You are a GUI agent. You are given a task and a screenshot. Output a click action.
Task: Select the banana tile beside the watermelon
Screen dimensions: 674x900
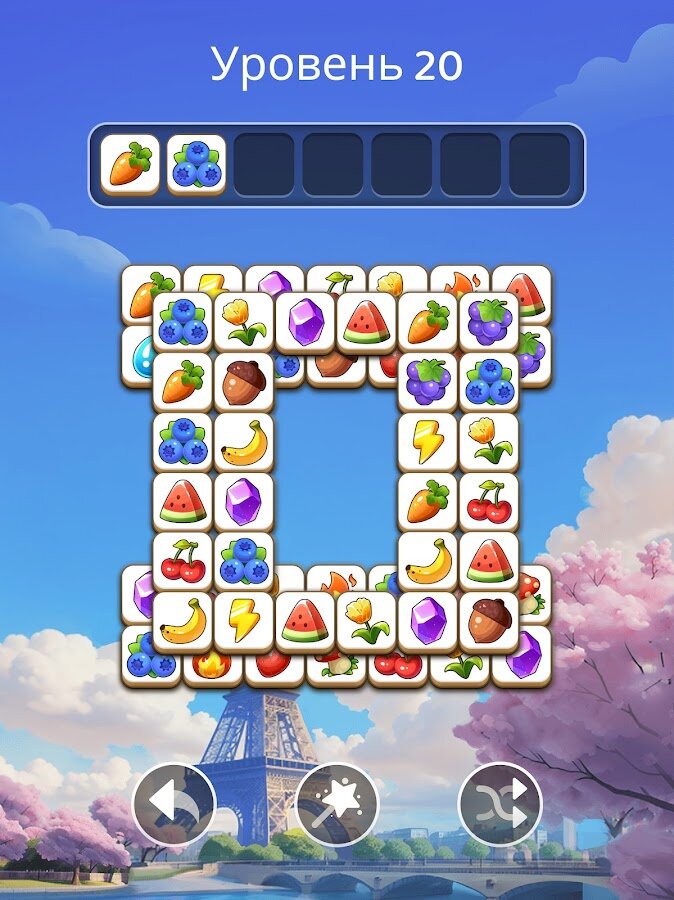(x=428, y=562)
